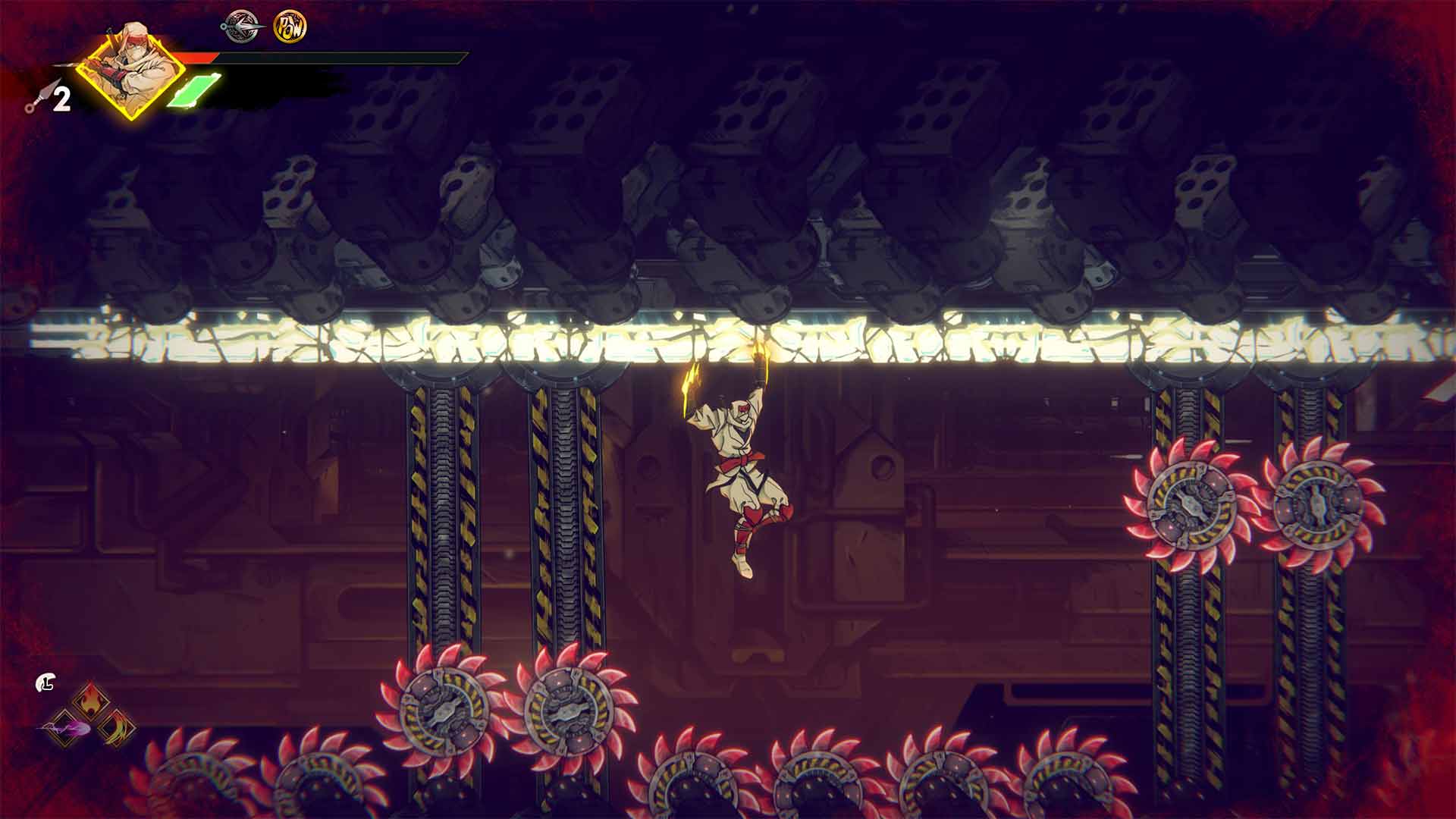The image size is (1456, 819).
Task: Activate the purple energy ninpo ability
Action: [x=65, y=729]
